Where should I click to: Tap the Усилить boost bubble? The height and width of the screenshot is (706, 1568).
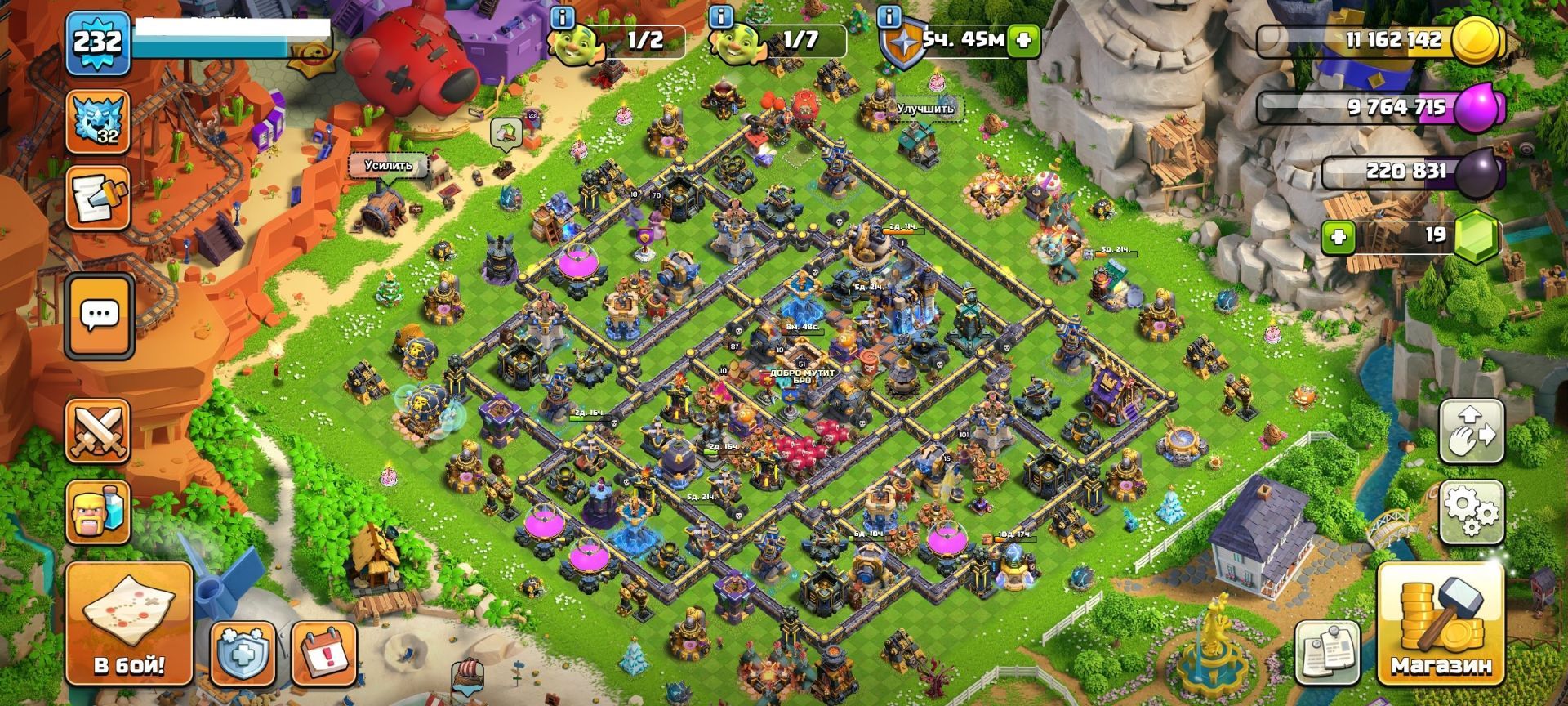[389, 165]
